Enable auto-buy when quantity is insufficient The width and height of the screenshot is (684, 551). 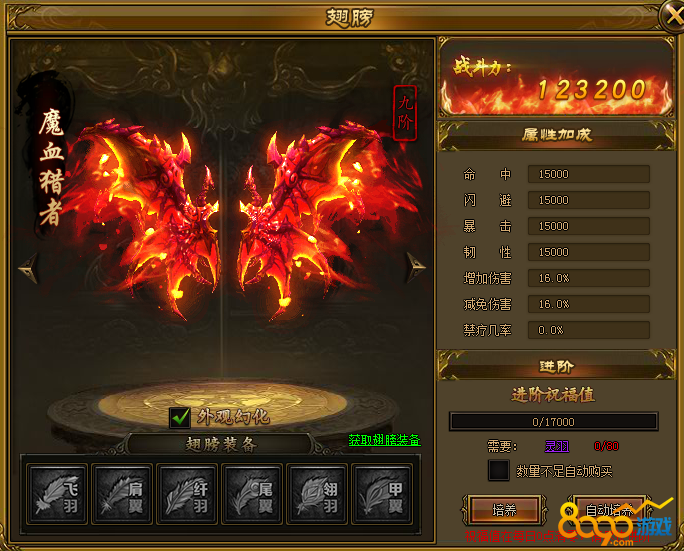(498, 470)
